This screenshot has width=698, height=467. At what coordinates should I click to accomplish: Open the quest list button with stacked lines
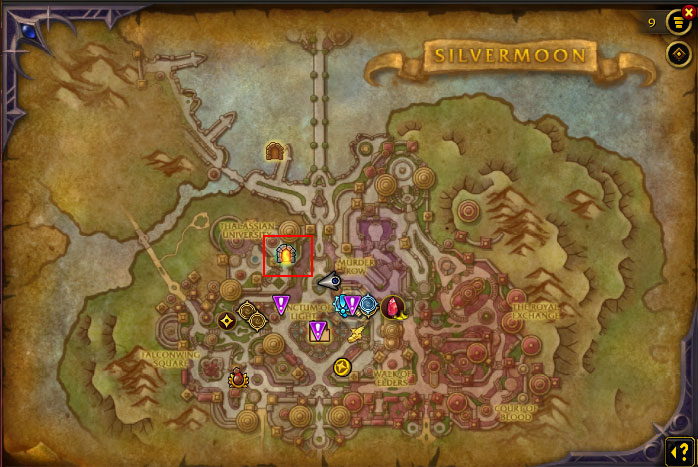pos(678,22)
